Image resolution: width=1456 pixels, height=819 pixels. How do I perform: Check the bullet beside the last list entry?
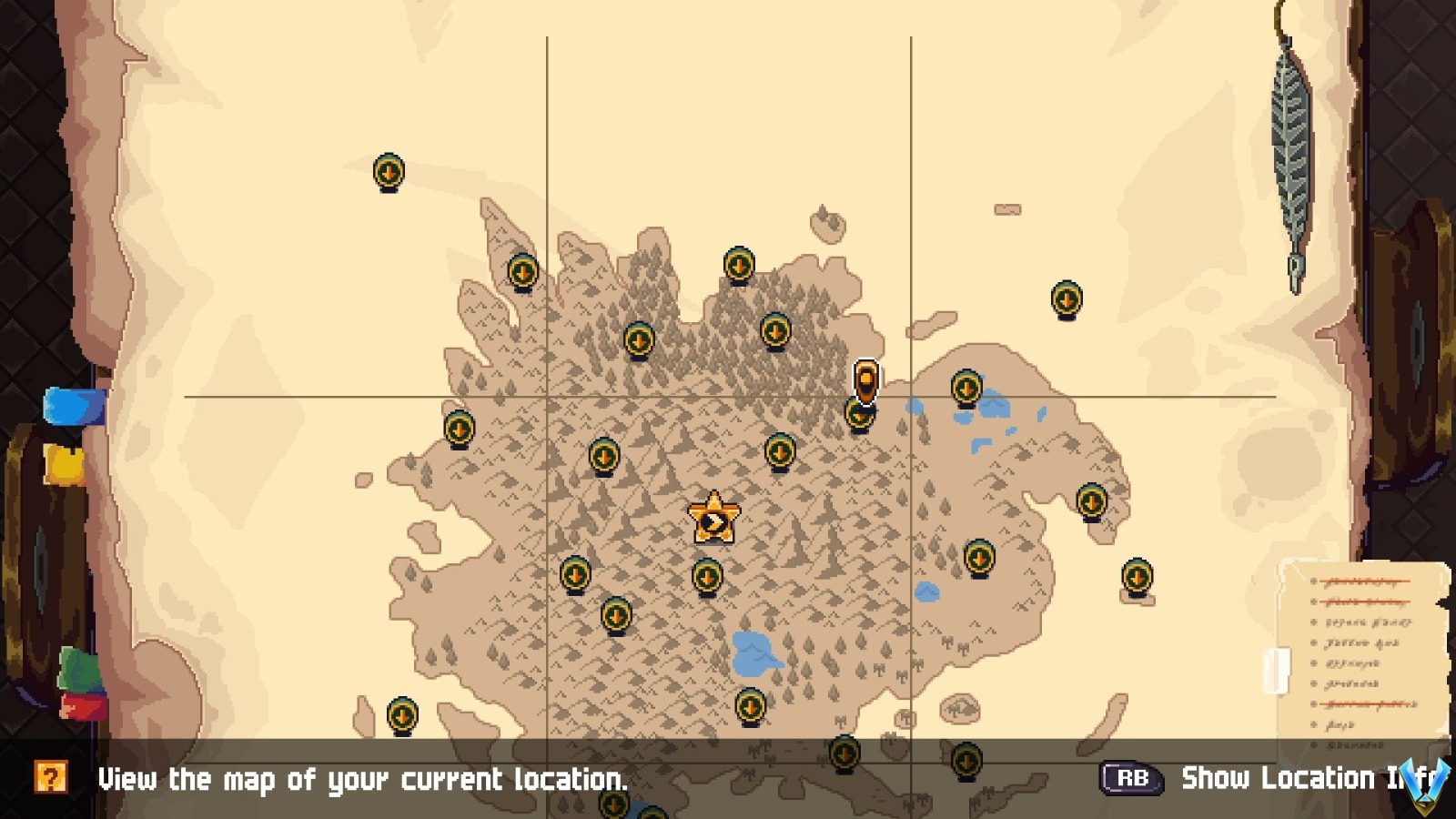click(x=1313, y=744)
